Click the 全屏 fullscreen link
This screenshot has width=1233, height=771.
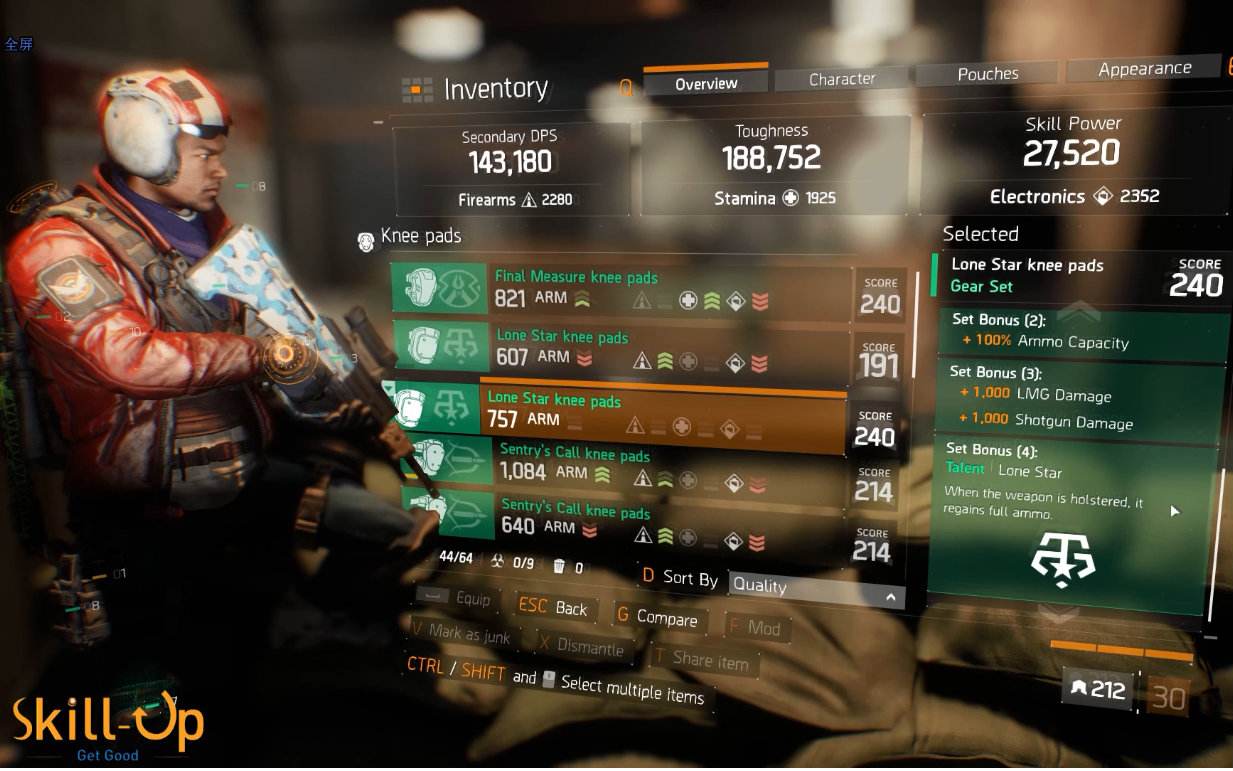[x=18, y=44]
